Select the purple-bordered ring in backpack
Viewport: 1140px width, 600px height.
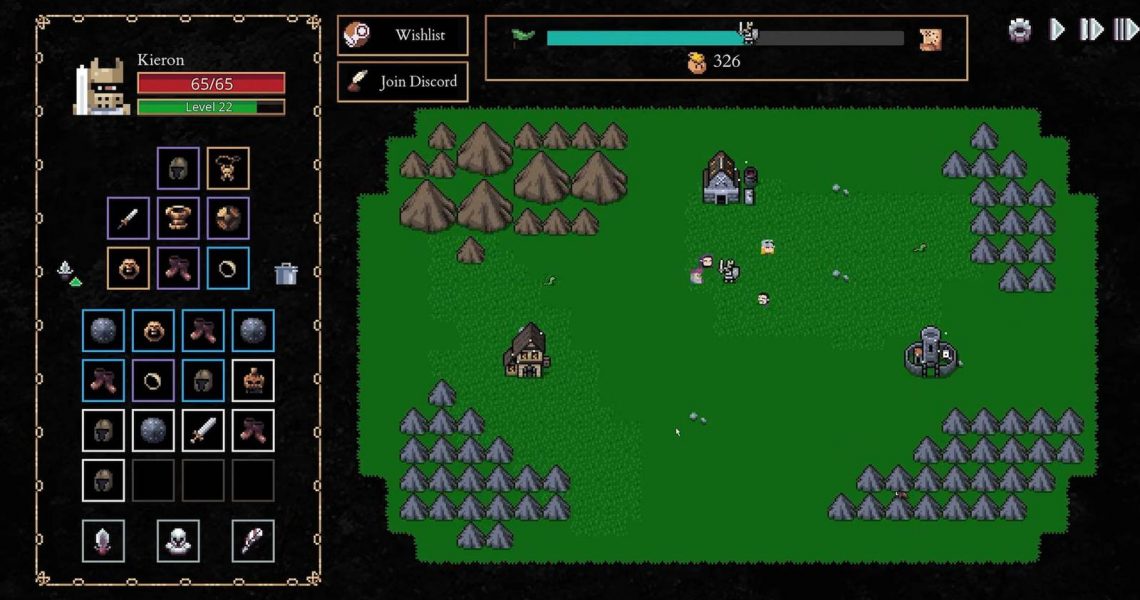tap(153, 381)
